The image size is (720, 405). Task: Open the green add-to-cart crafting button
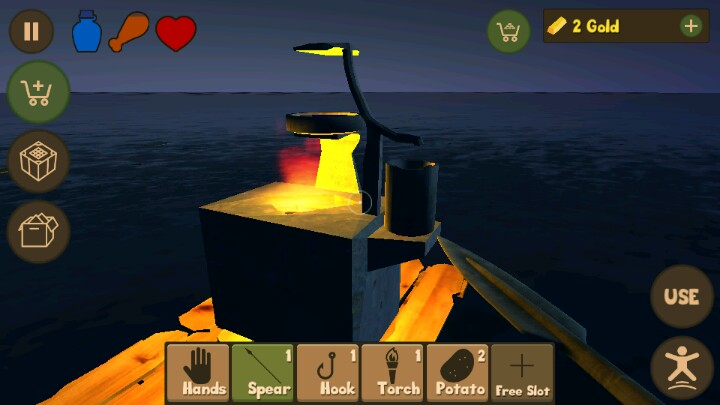[x=38, y=93]
